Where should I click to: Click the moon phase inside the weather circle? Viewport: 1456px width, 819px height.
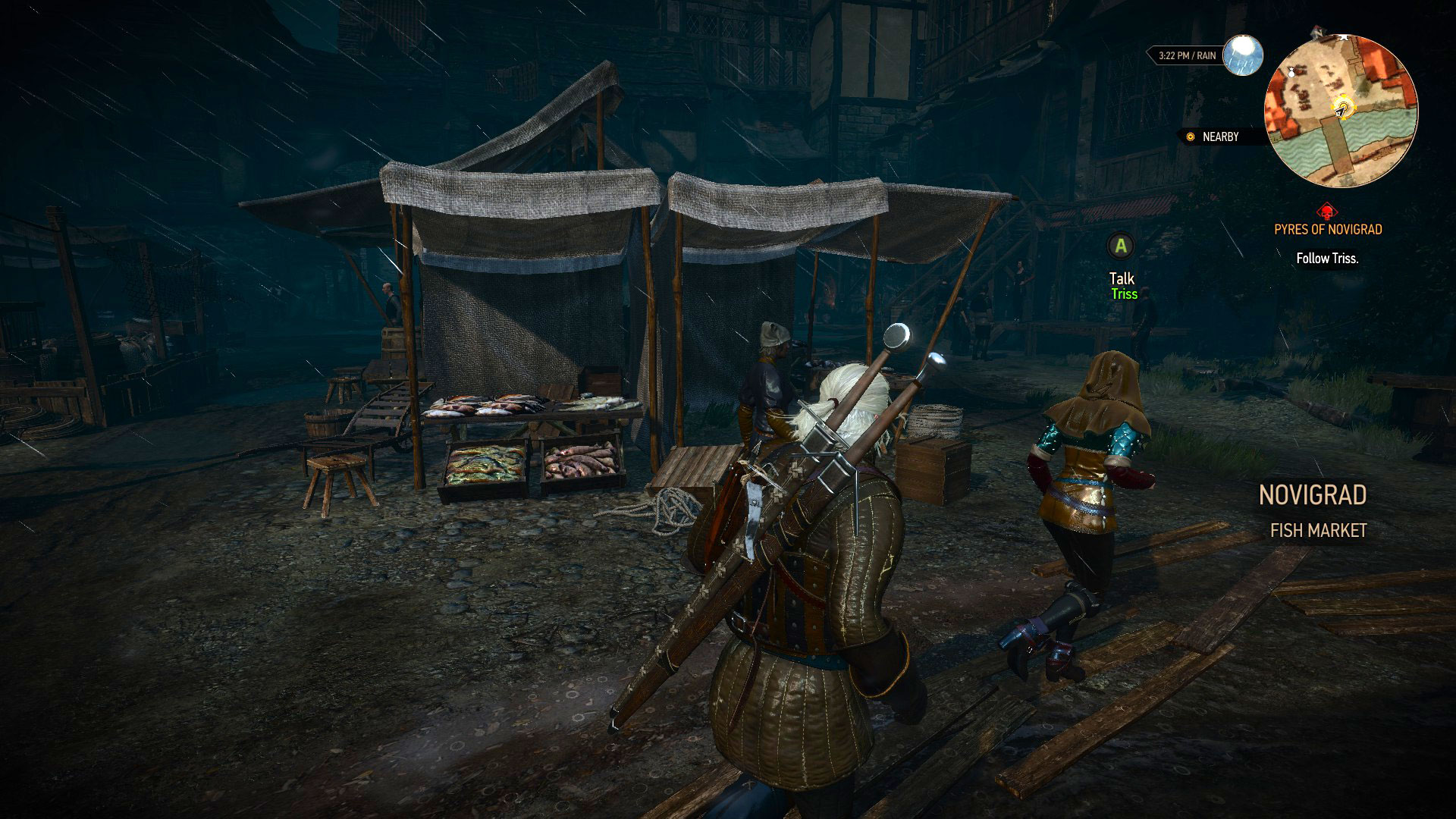pos(1241,47)
